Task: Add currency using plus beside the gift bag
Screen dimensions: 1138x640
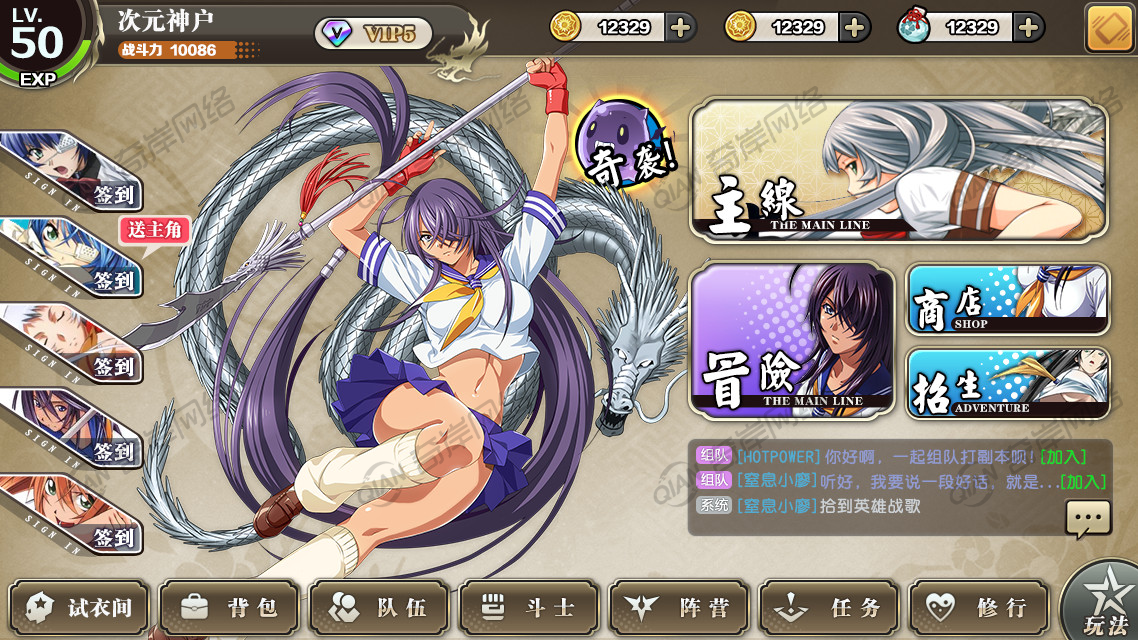Action: pyautogui.click(x=1028, y=27)
